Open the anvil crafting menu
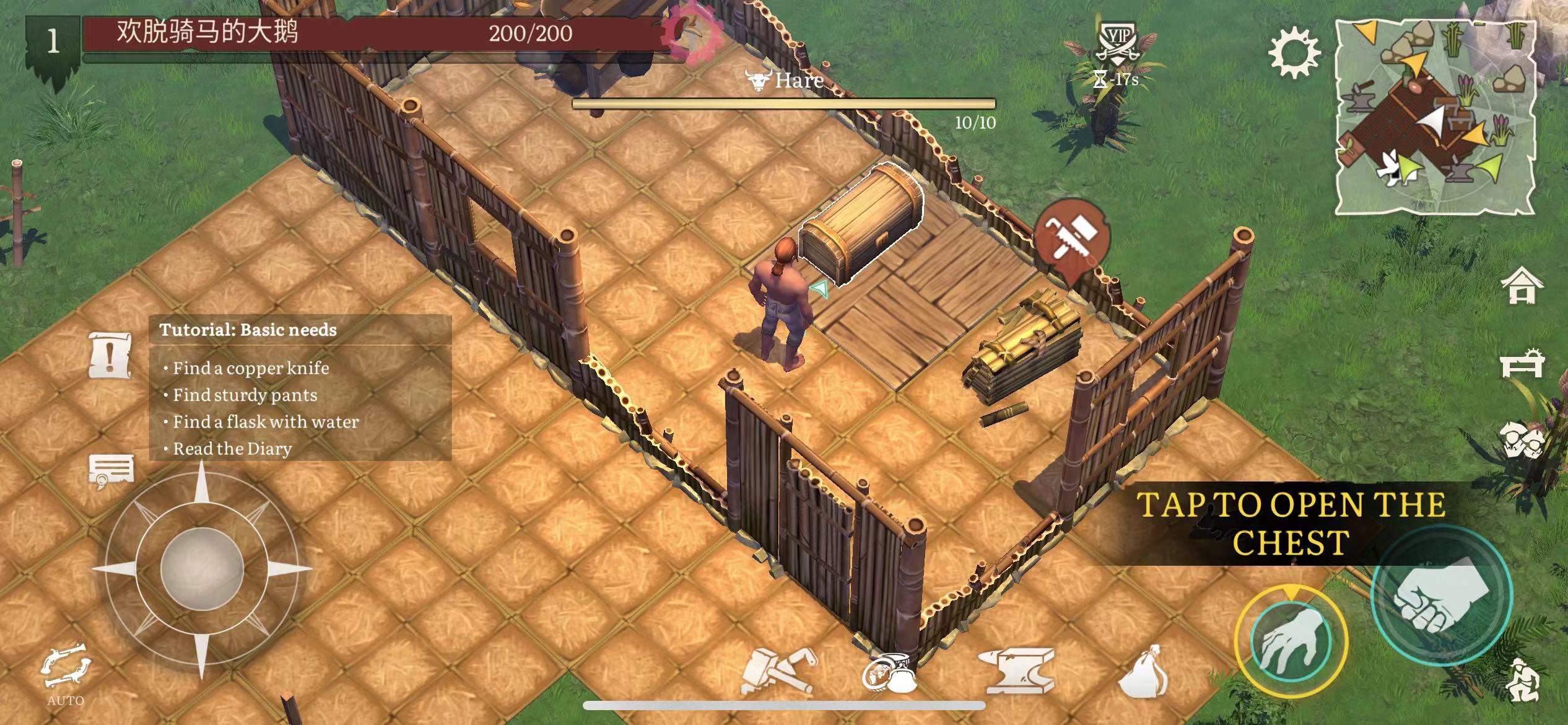 [x=1019, y=672]
